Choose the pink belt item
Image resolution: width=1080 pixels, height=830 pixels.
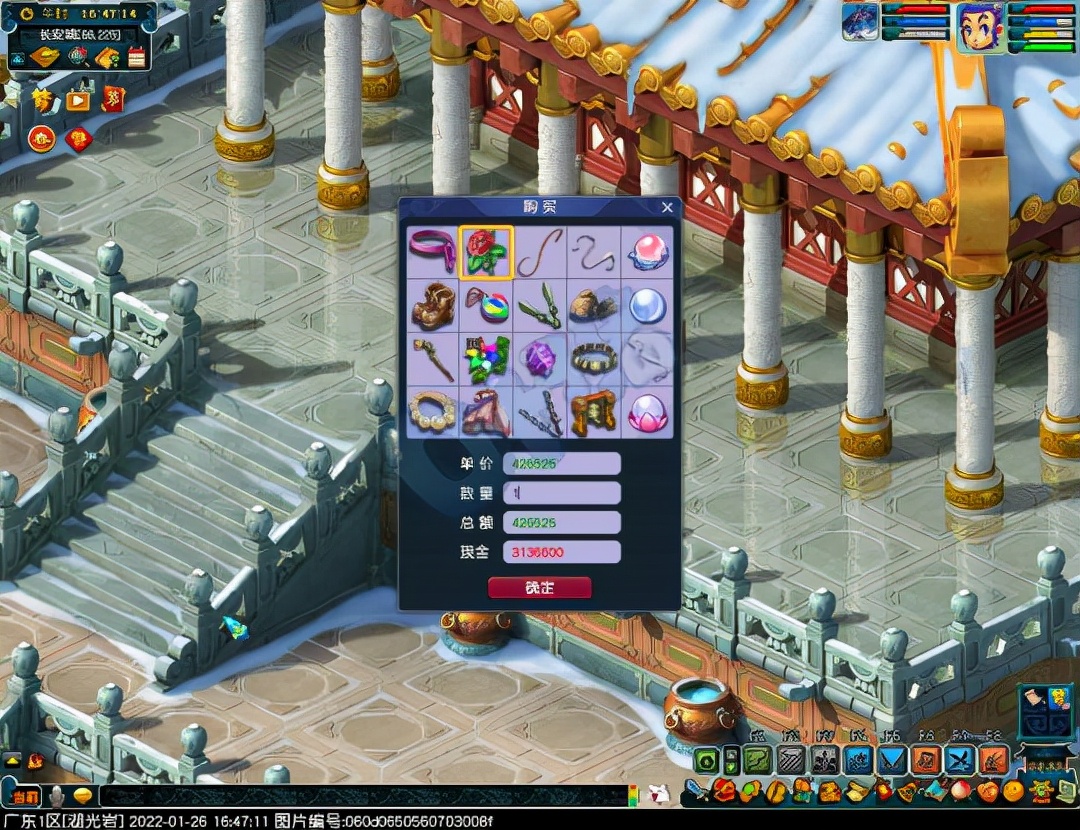[x=432, y=251]
